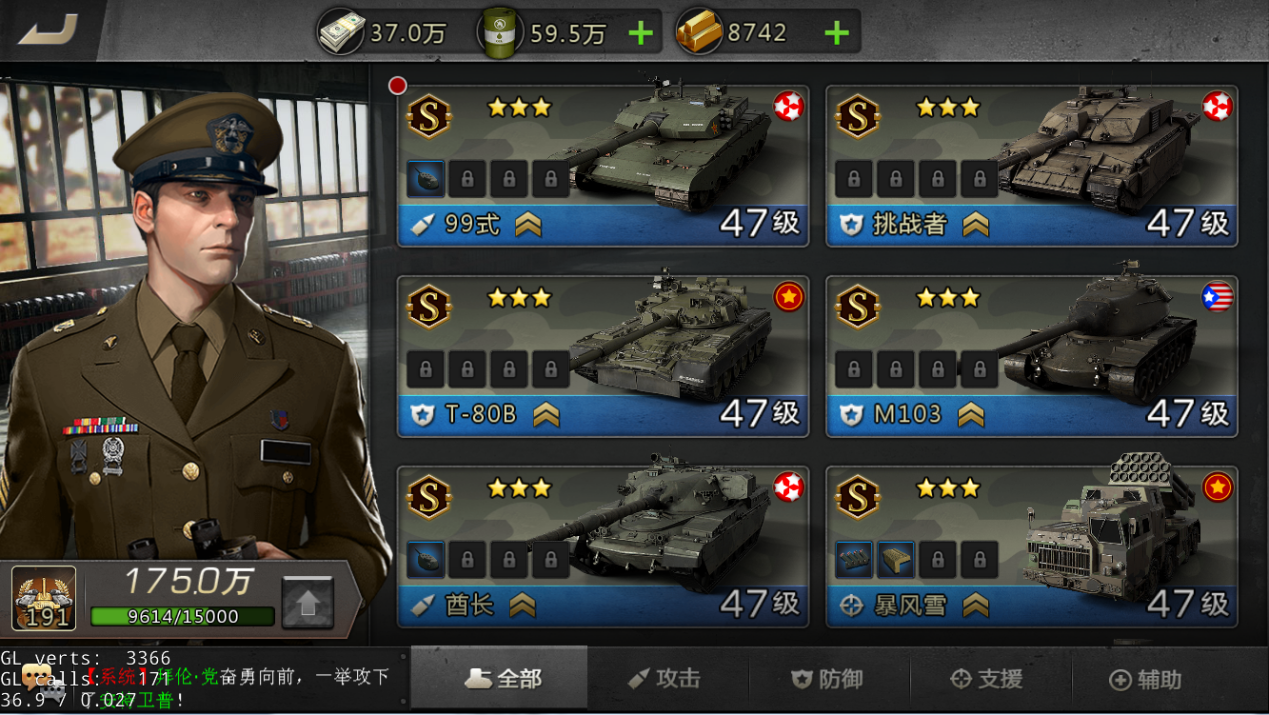Select the 挑战者 tank card
The height and width of the screenshot is (715, 1269).
click(1031, 166)
